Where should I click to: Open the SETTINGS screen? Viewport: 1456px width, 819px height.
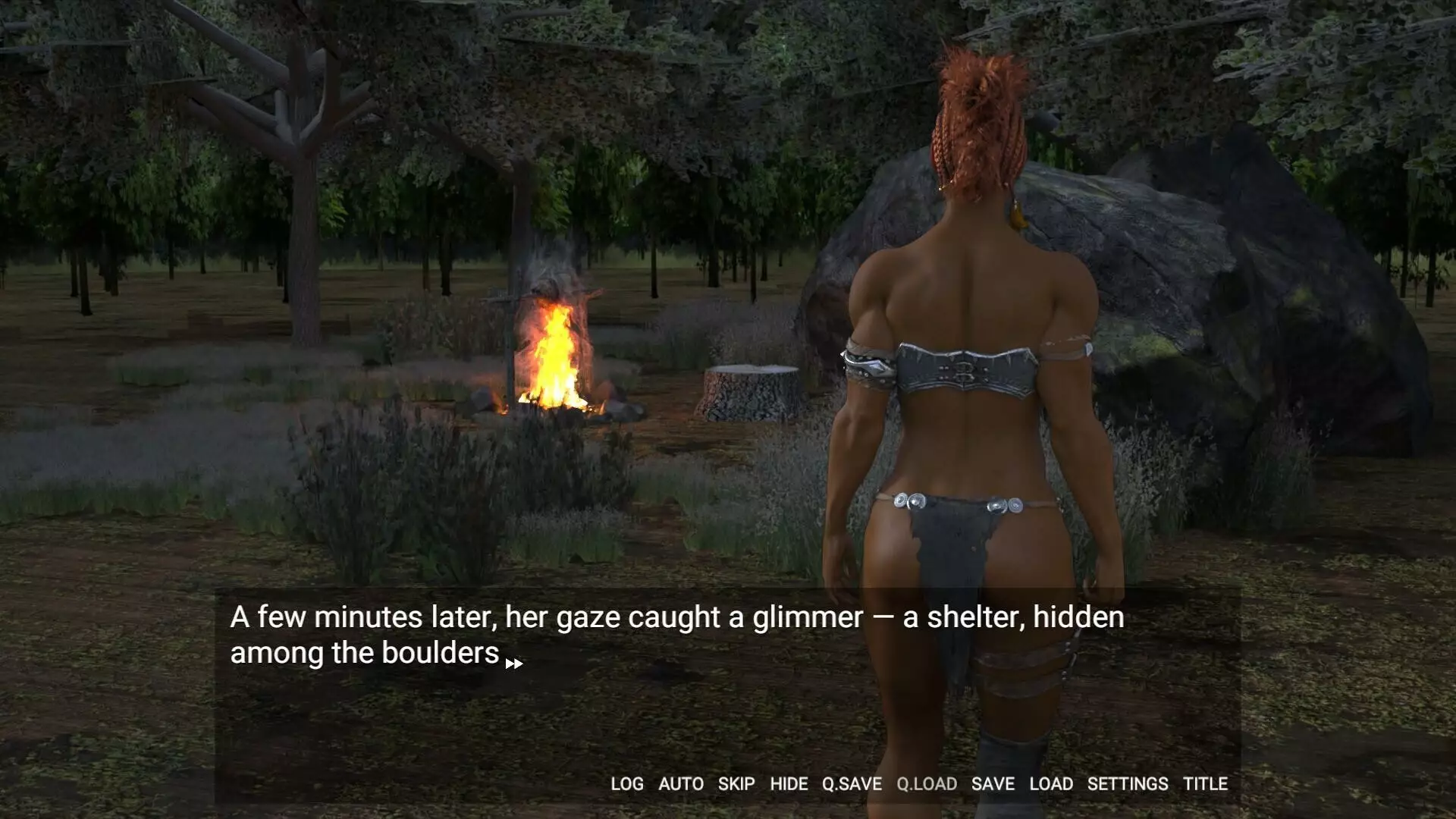click(x=1128, y=784)
